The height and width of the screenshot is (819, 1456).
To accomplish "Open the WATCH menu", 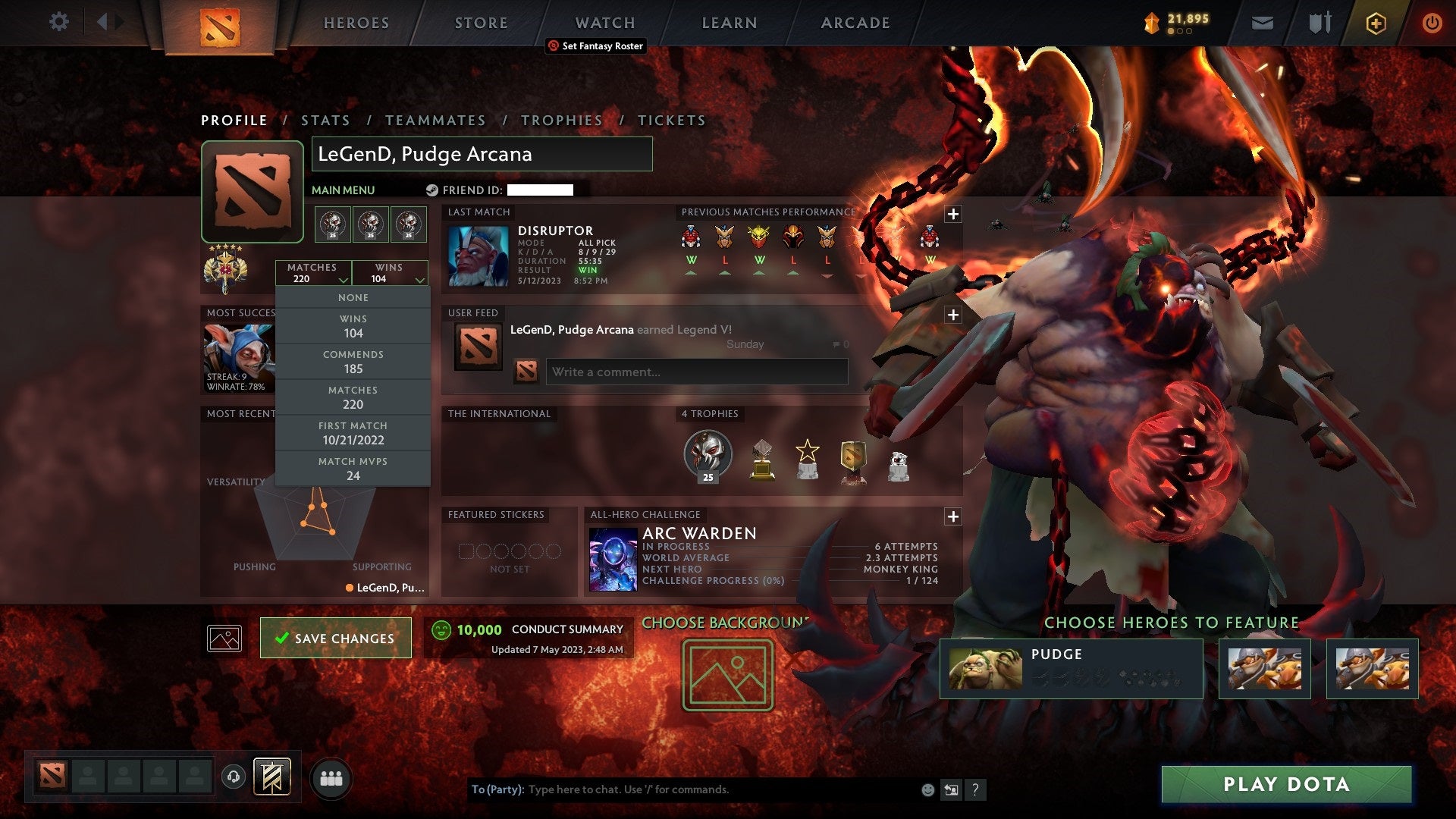I will point(604,23).
